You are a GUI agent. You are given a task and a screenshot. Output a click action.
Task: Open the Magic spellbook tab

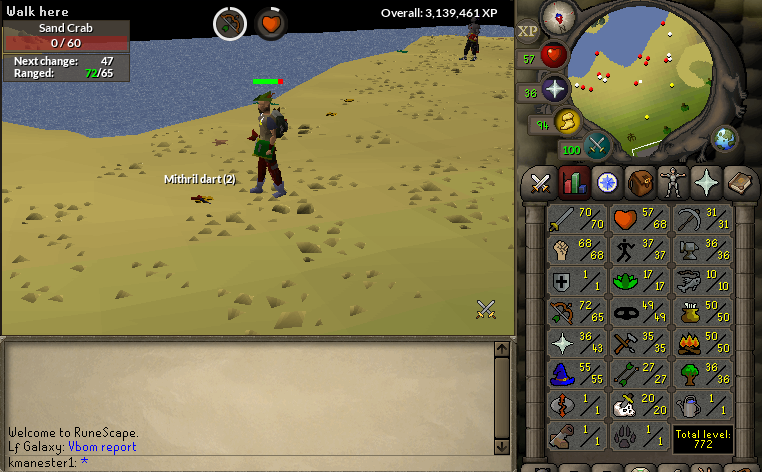(x=739, y=182)
